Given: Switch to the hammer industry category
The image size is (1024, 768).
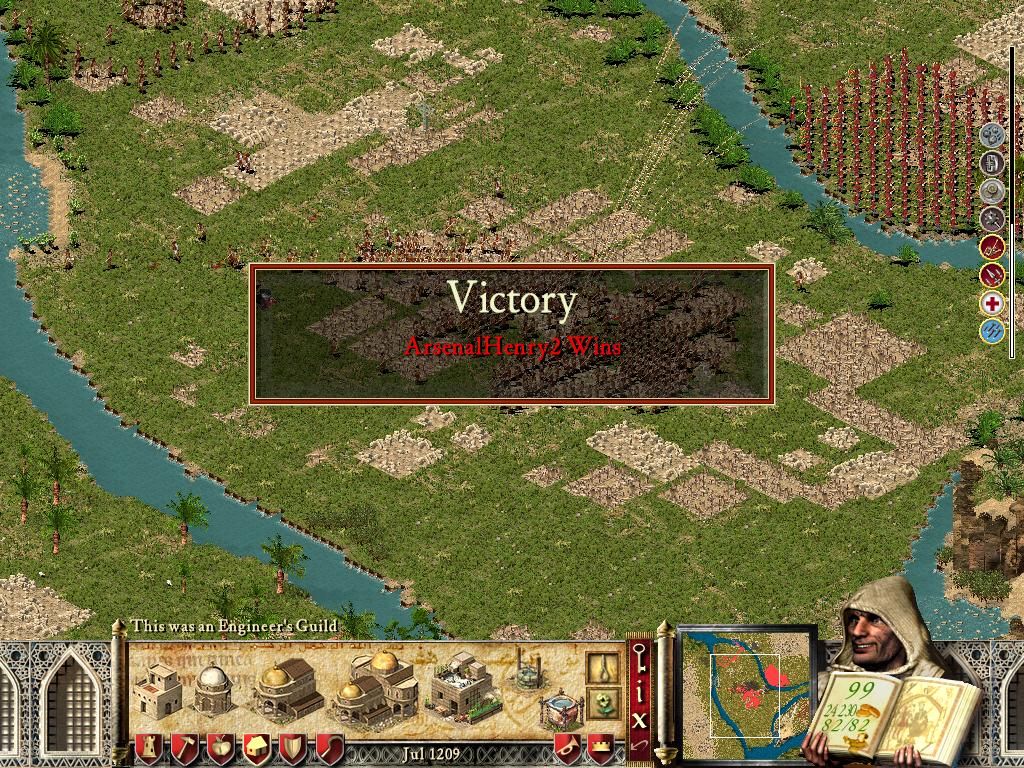Looking at the screenshot, I should 184,748.
